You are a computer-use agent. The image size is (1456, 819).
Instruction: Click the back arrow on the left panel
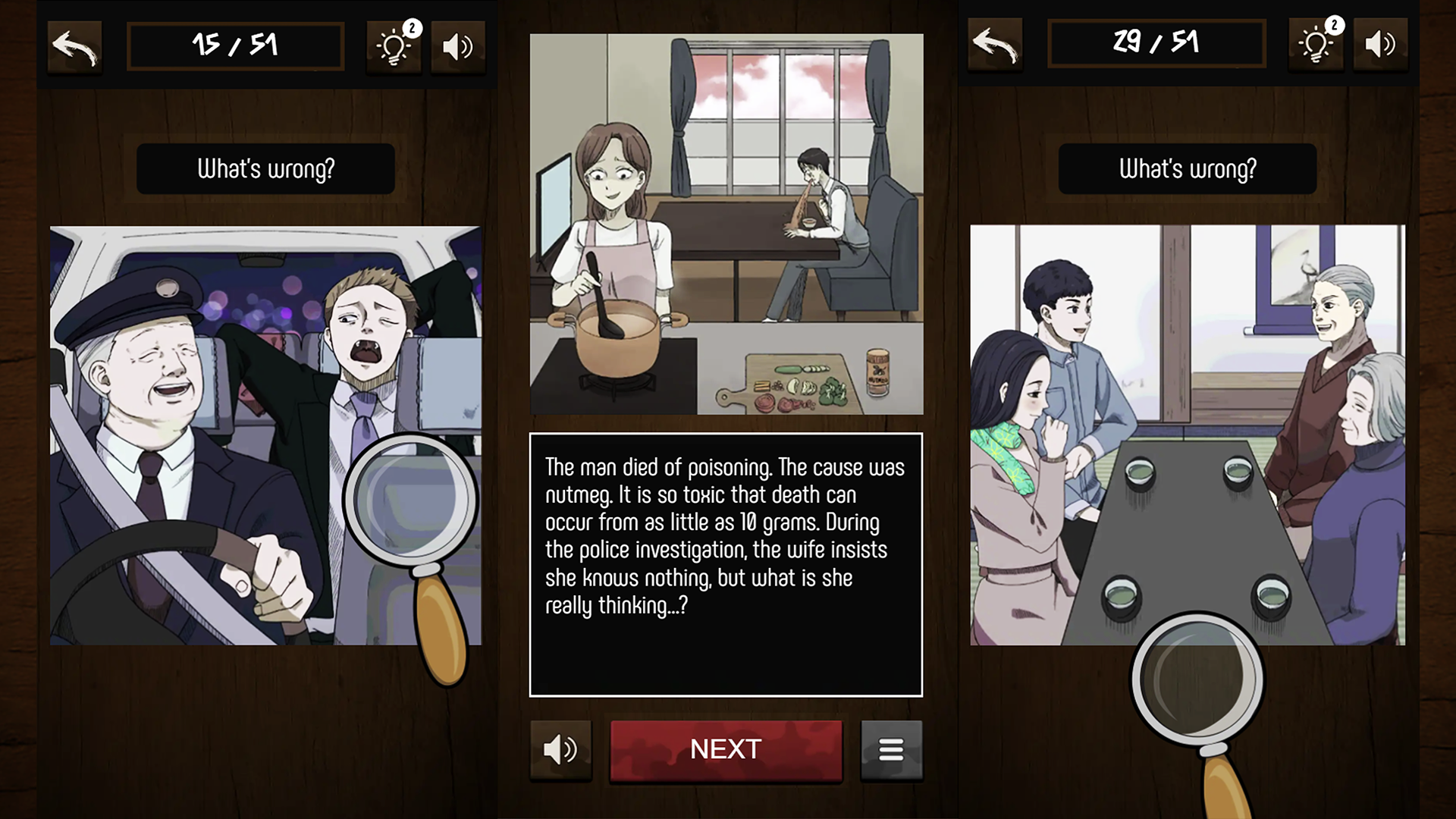click(74, 45)
